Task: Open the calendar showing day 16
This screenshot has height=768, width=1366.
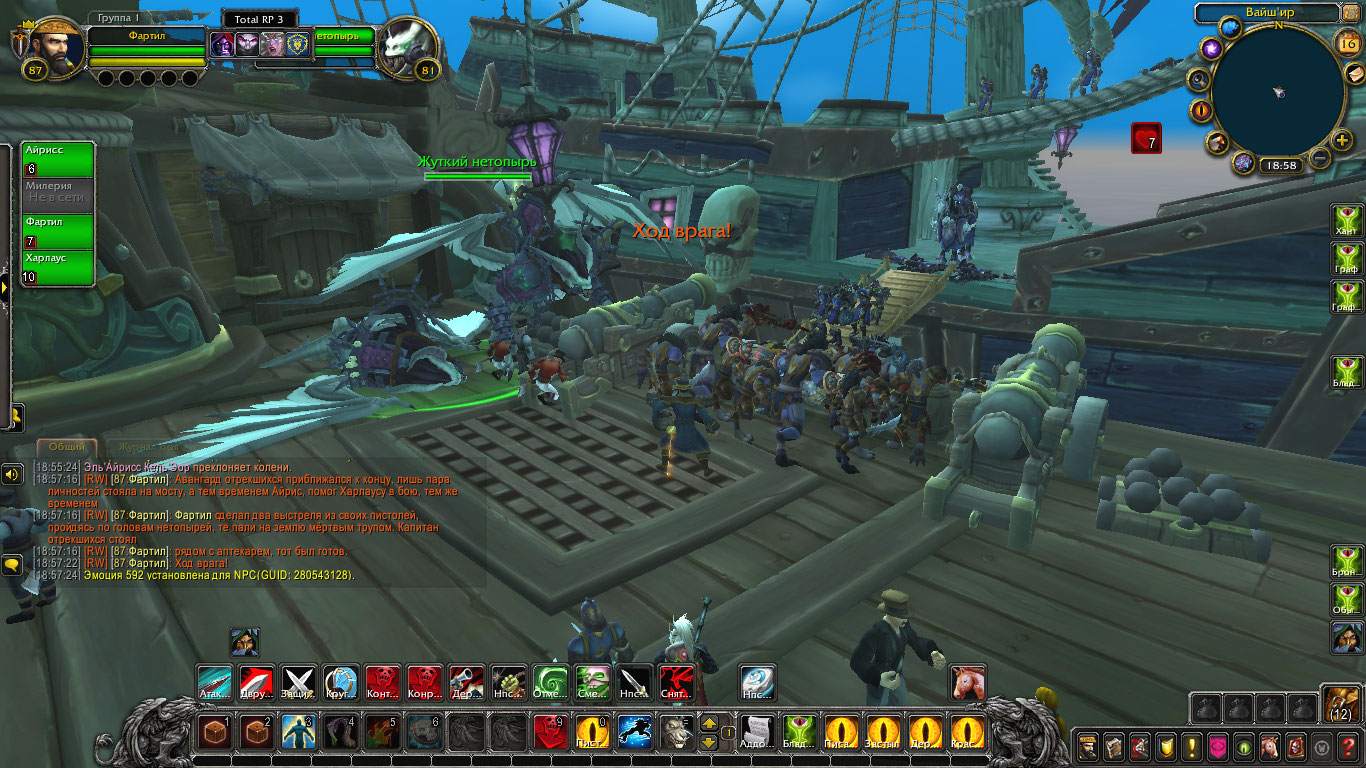Action: tap(1346, 42)
